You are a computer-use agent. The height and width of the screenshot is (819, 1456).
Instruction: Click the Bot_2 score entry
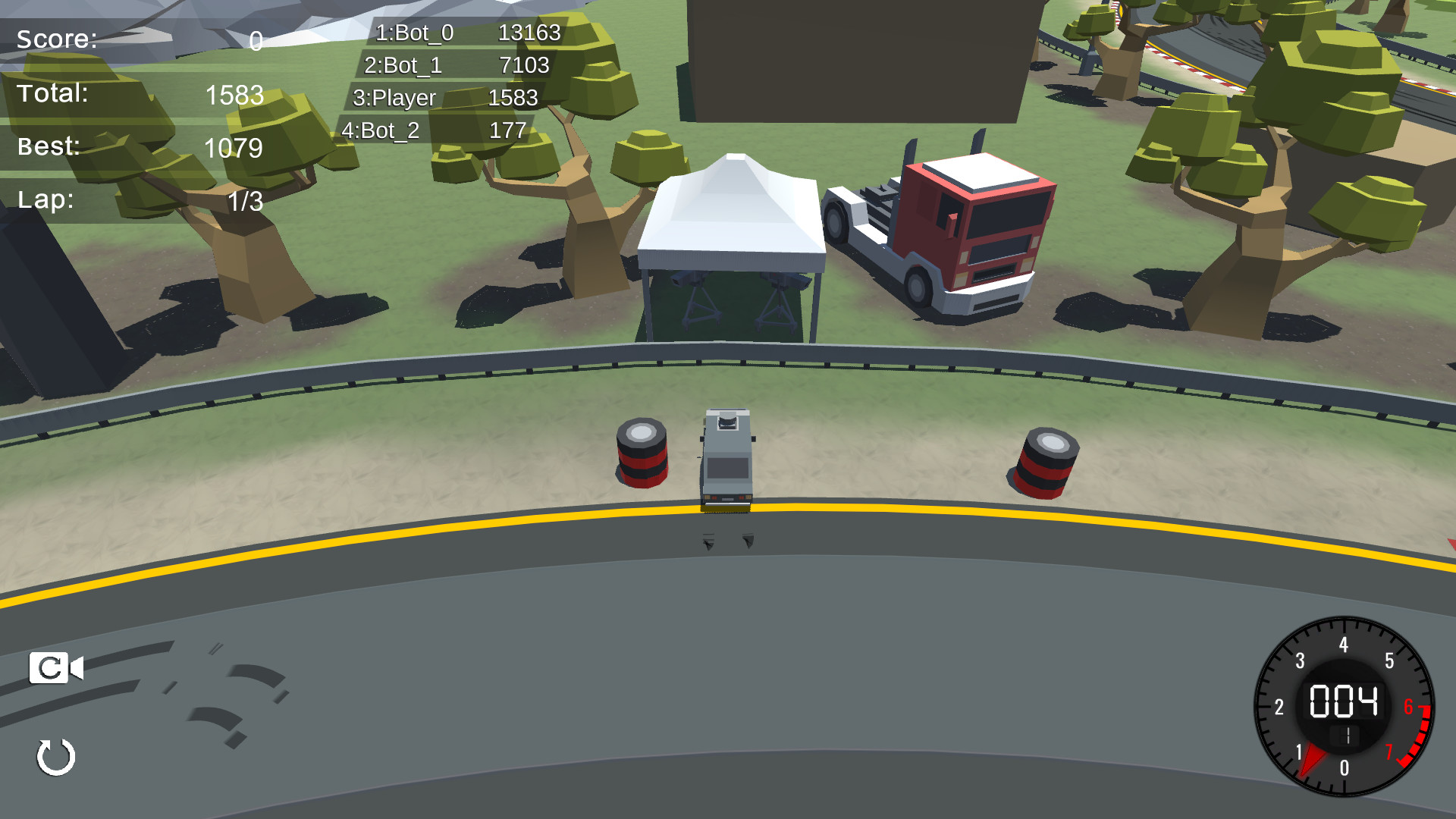[506, 130]
